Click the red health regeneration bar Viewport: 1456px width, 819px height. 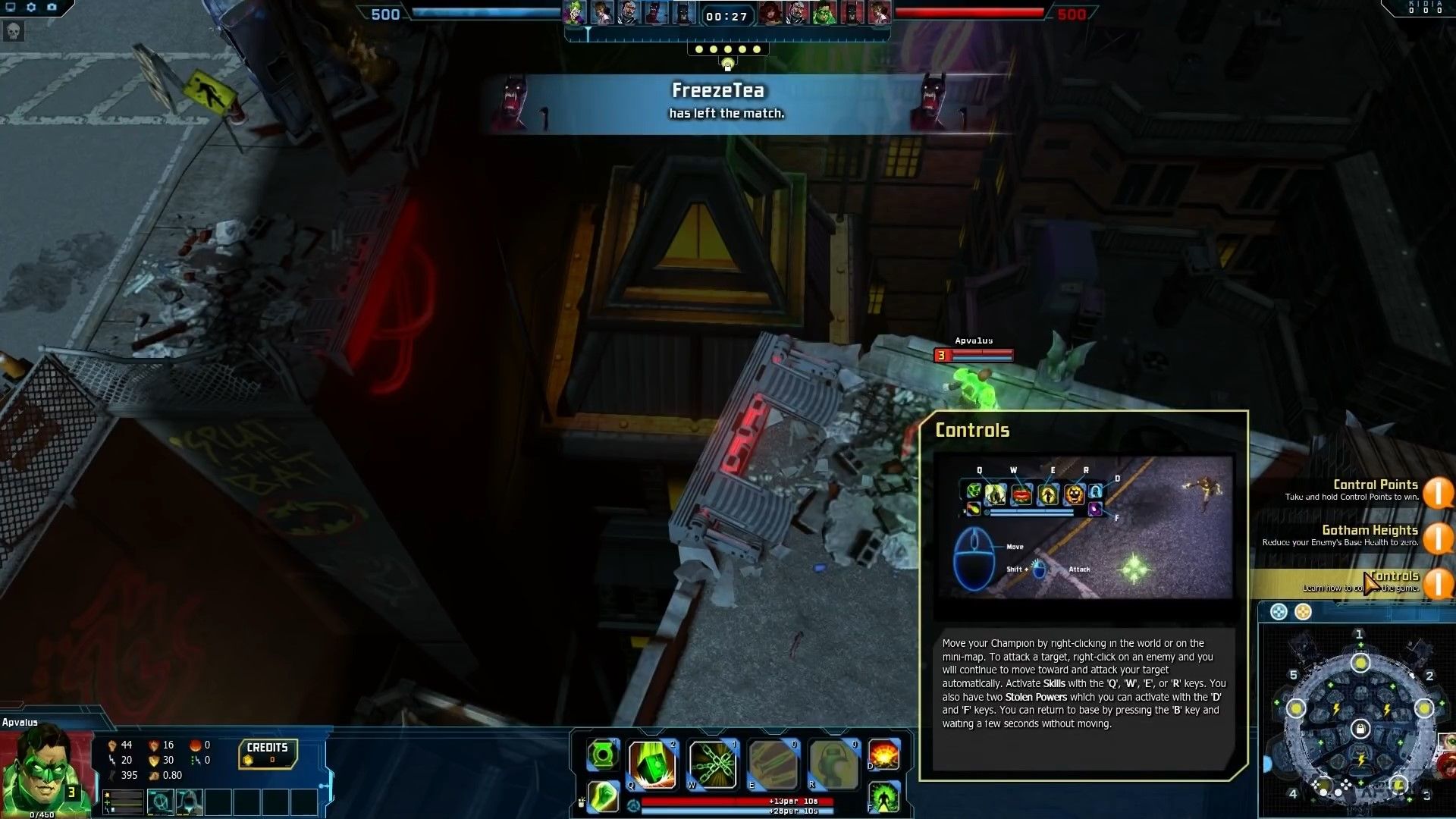[x=736, y=802]
